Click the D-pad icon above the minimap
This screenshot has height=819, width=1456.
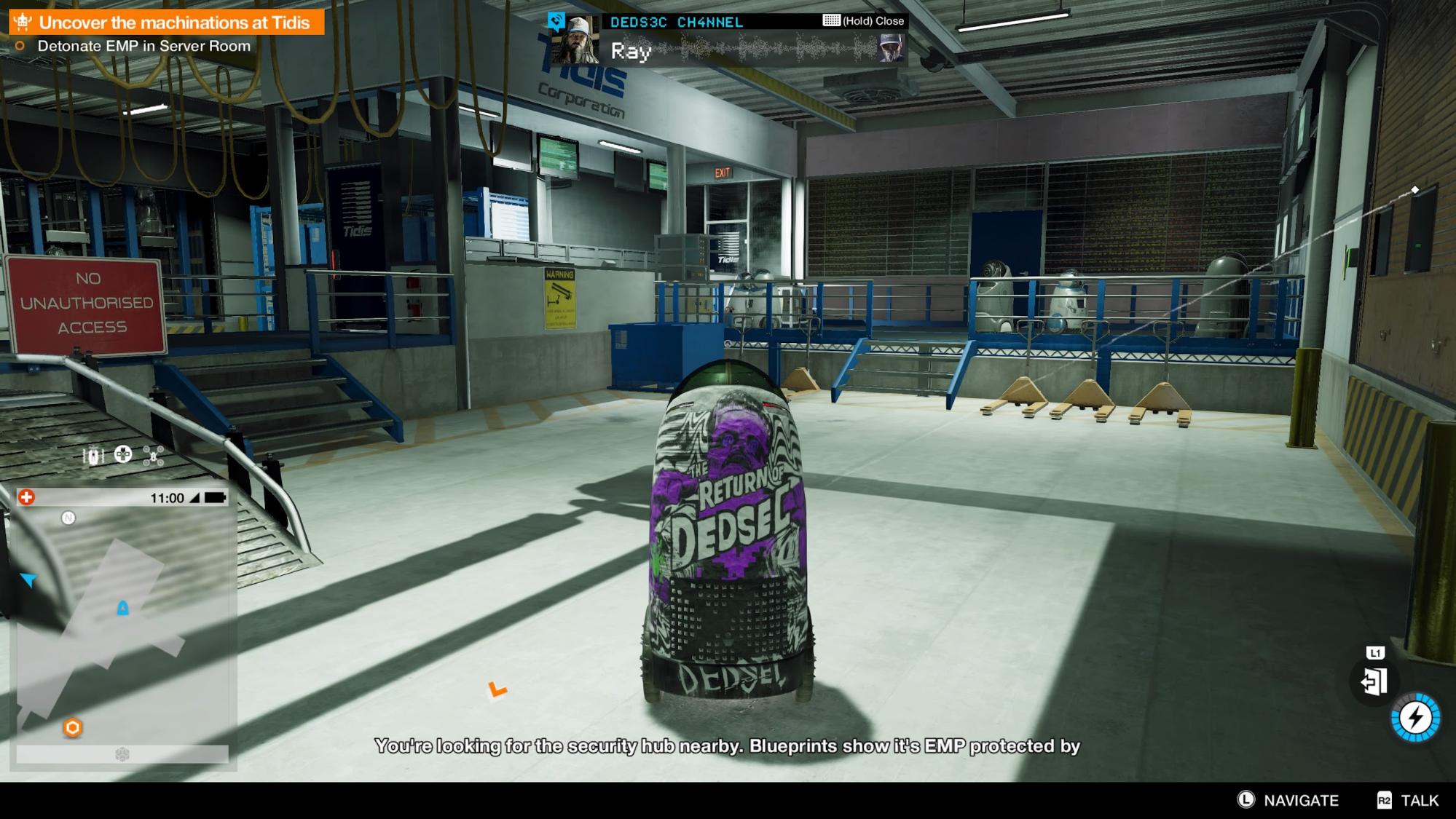point(122,454)
